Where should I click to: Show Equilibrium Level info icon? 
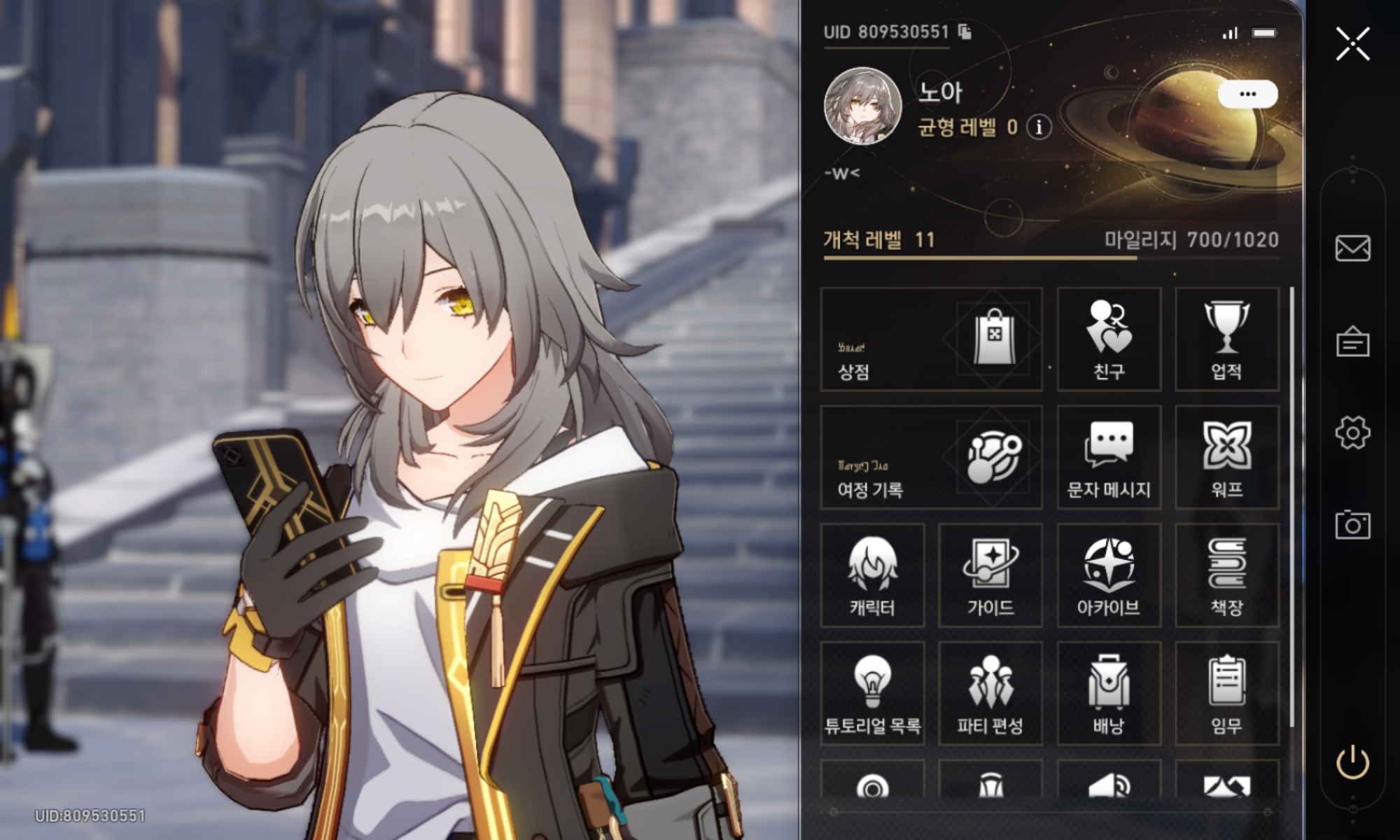coord(1039,127)
